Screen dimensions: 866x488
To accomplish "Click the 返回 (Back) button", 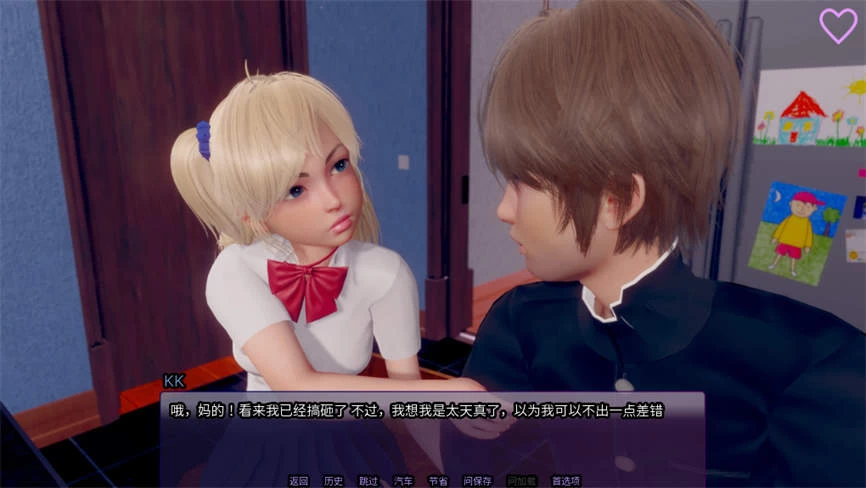I will tap(298, 481).
